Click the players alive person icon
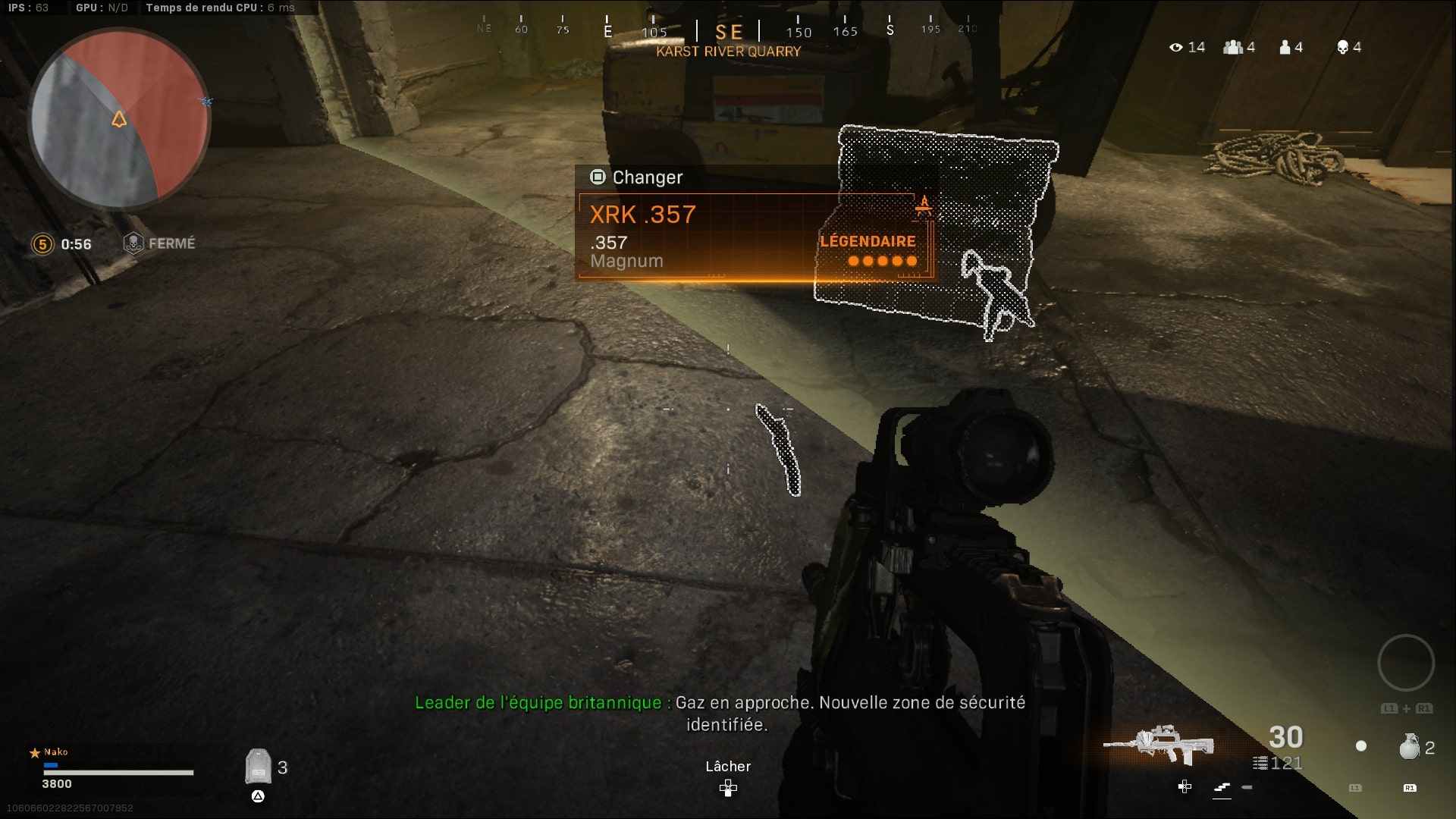Viewport: 1456px width, 819px height. 1284,47
